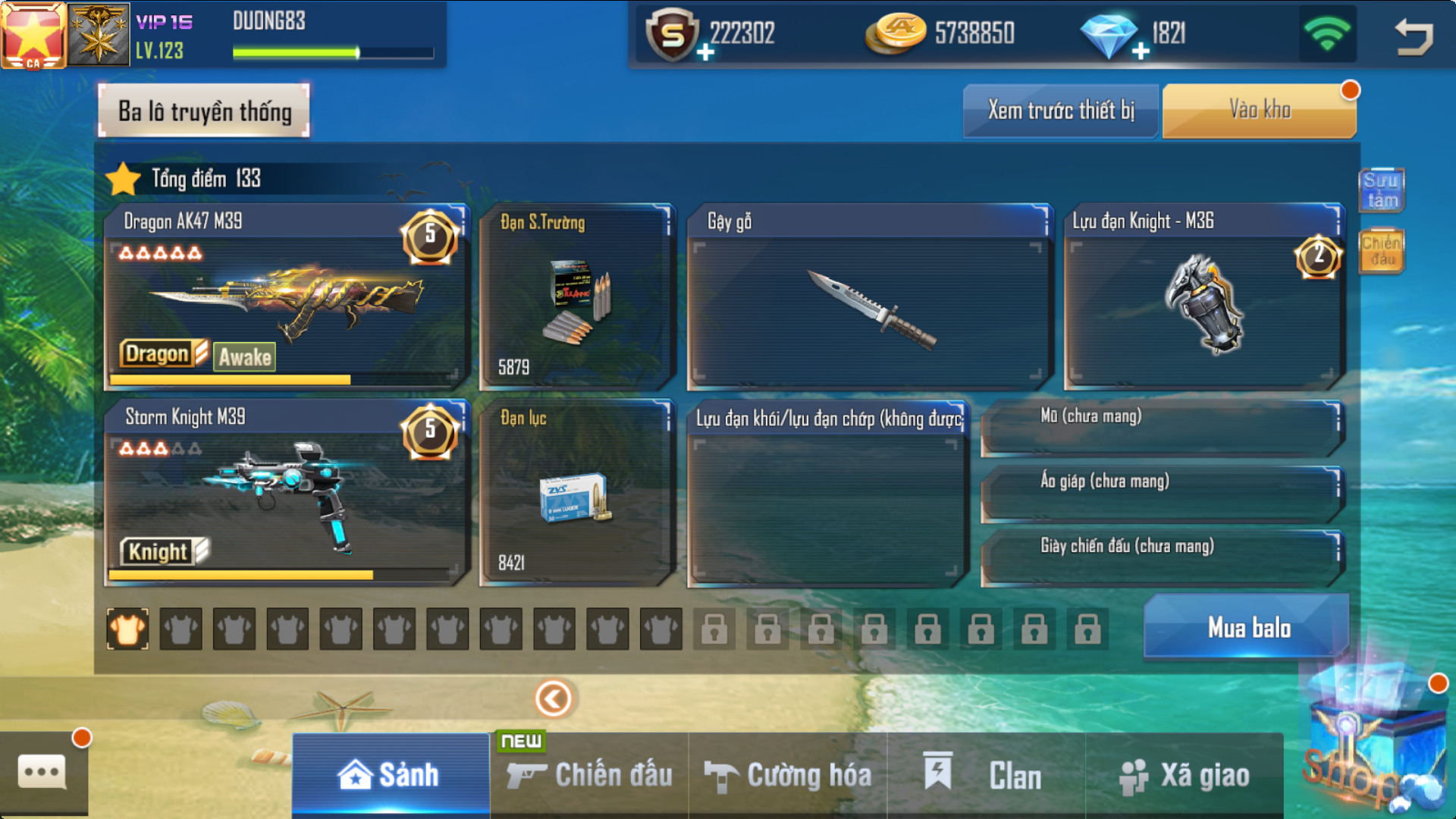
Task: Select the Giày chiến đấu boots slot
Action: pos(1160,558)
